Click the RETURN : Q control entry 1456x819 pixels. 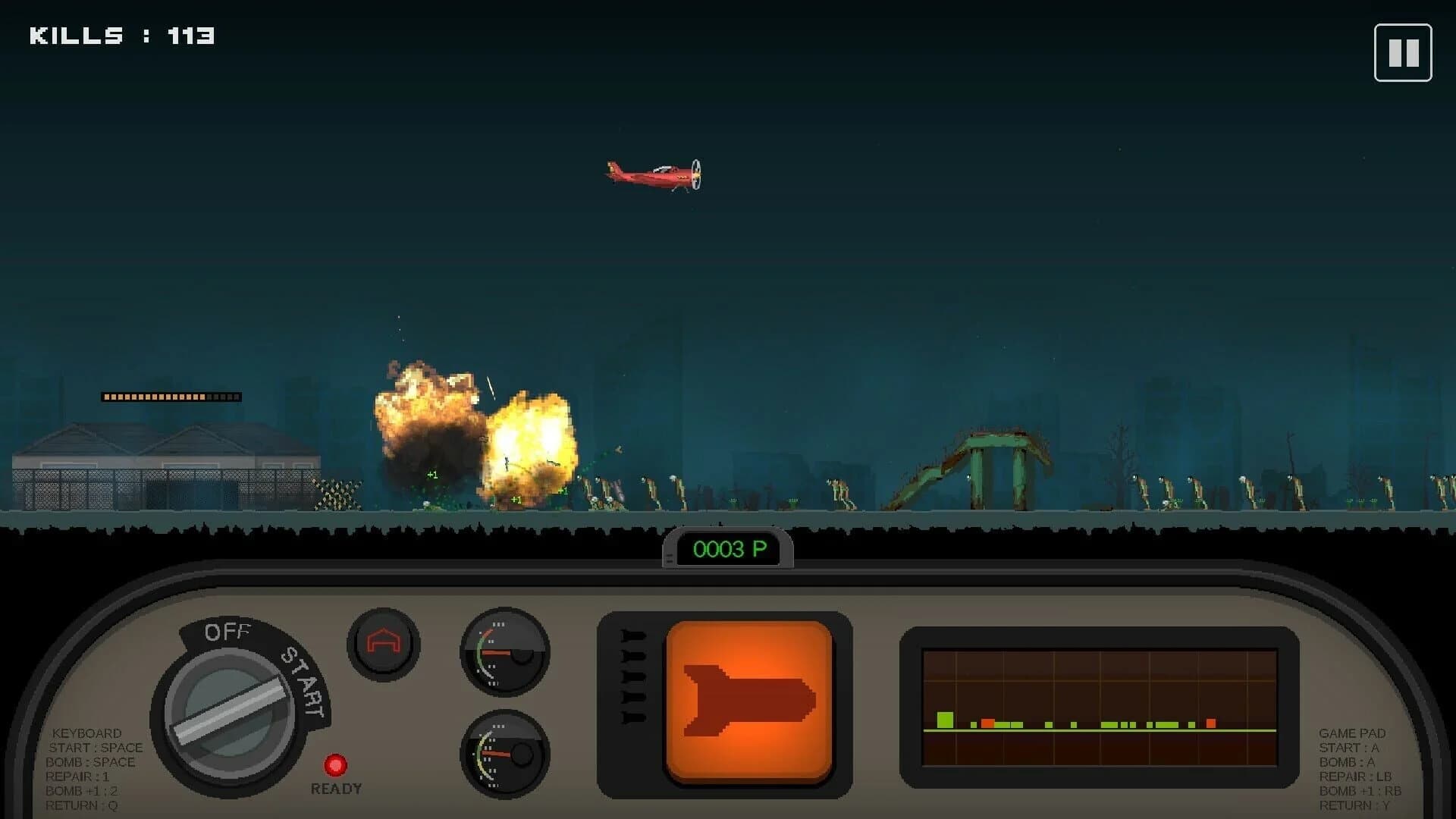coord(83,804)
